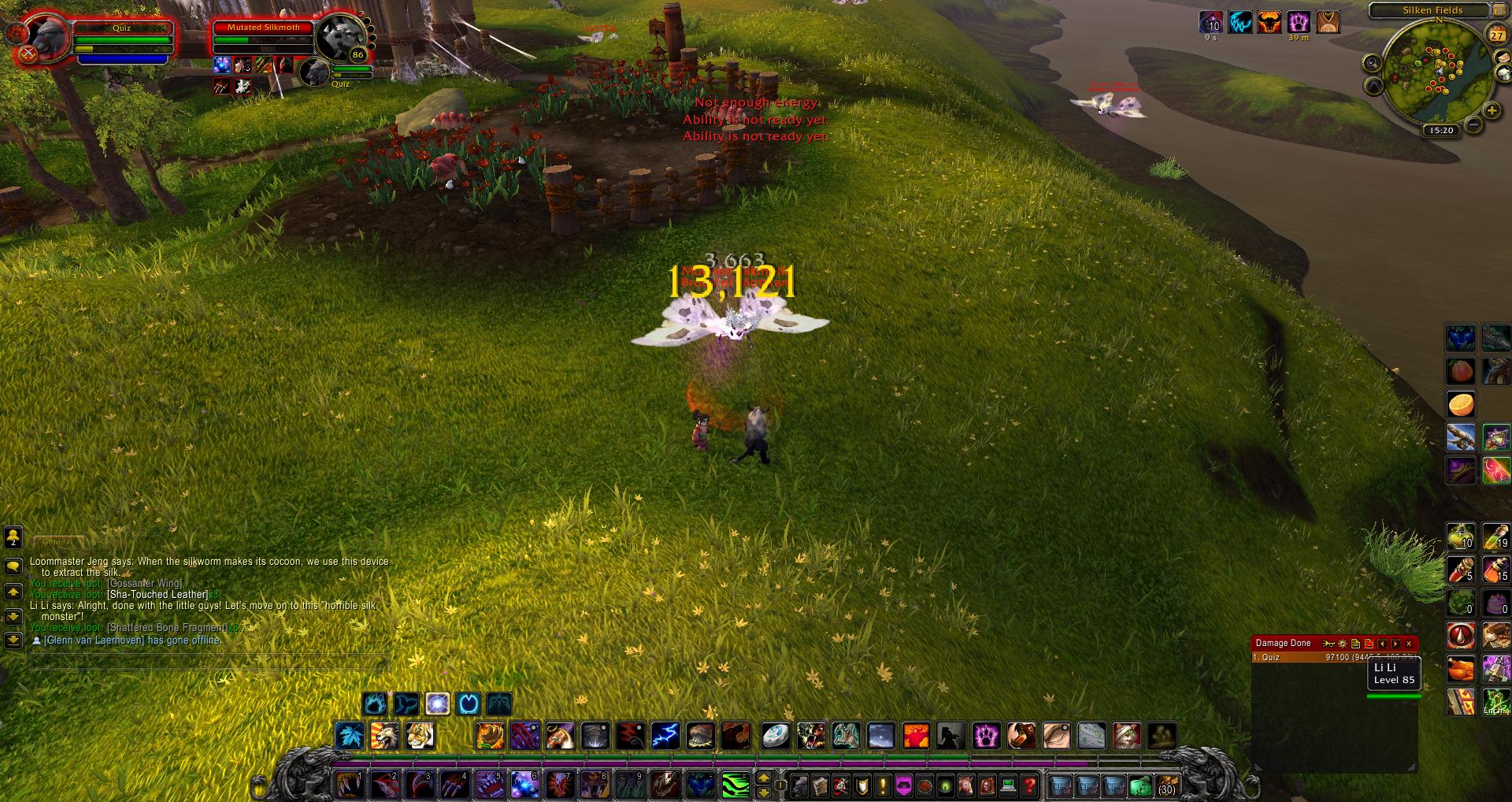Zoom in on the minimap
The width and height of the screenshot is (1512, 802).
[1492, 111]
